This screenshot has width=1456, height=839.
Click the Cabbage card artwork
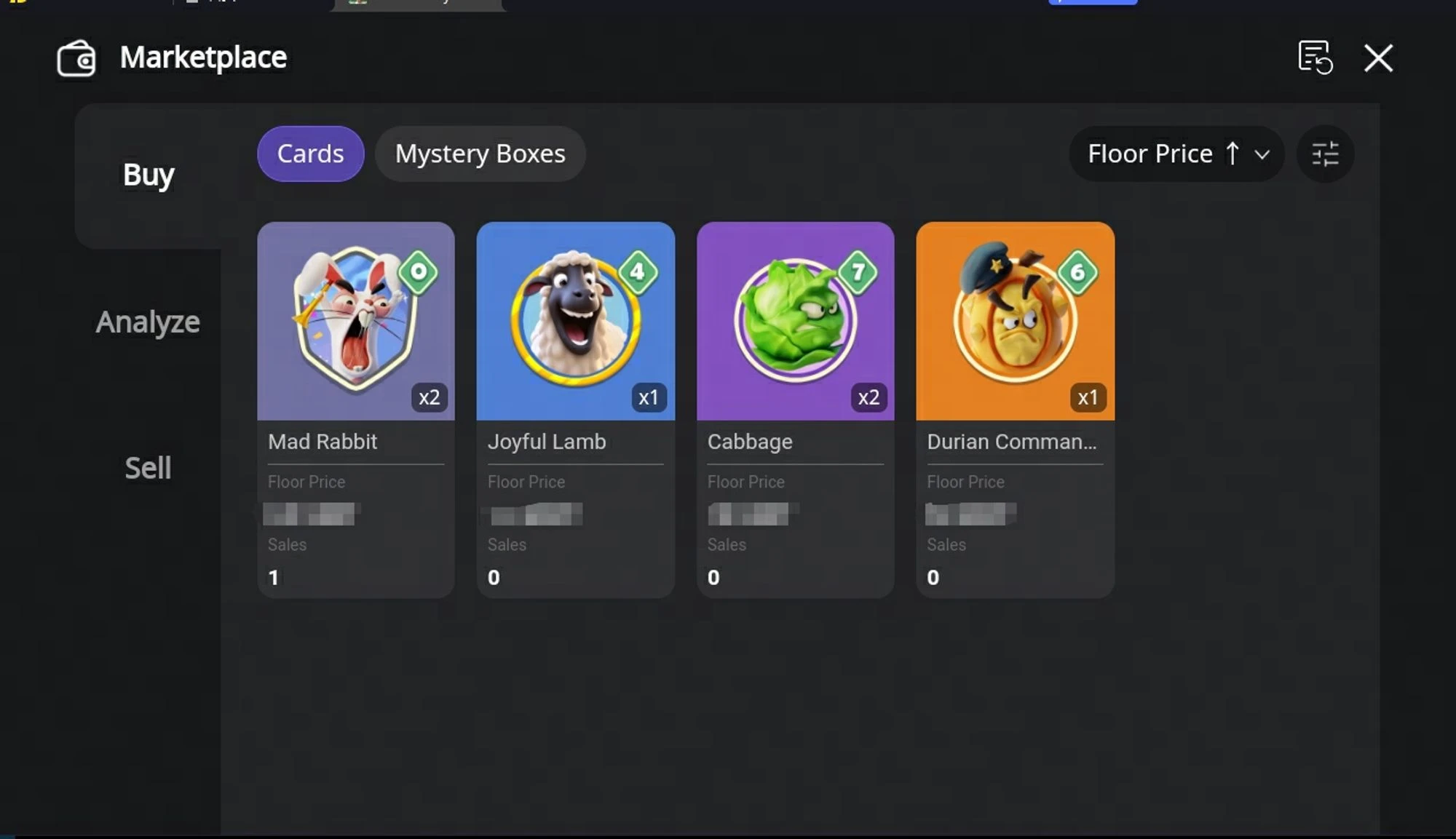click(795, 320)
